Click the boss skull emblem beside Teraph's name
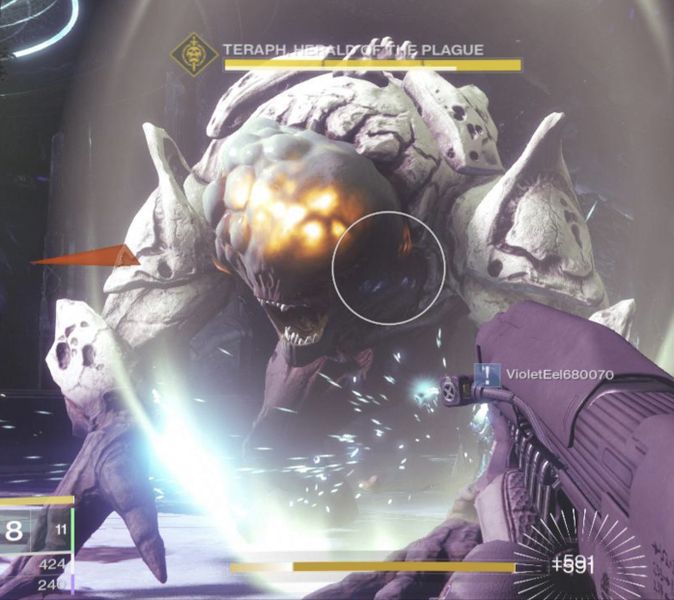This screenshot has height=600, width=674. click(193, 55)
